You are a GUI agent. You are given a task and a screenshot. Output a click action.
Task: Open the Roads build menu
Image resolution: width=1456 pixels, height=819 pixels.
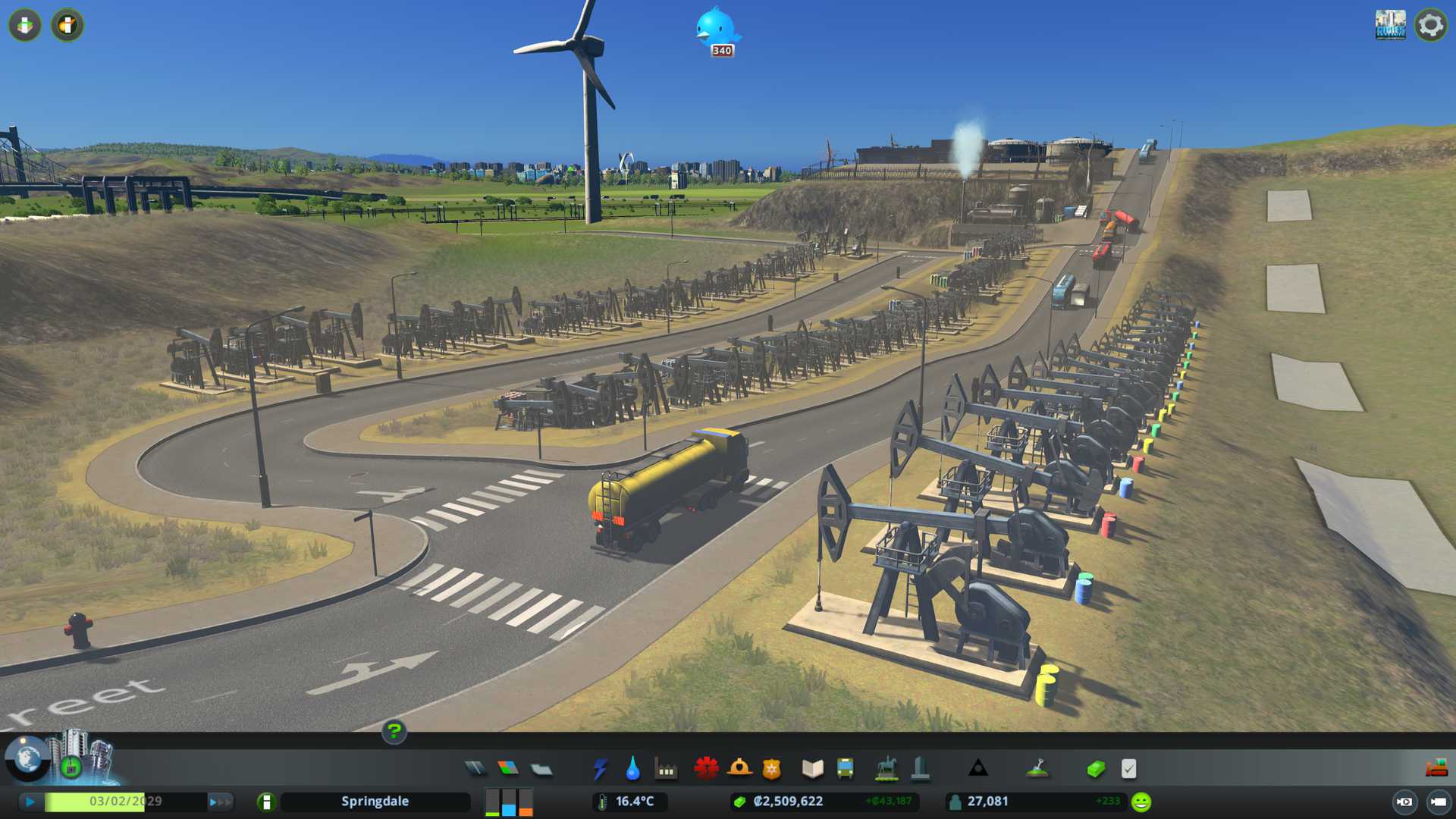pyautogui.click(x=475, y=769)
